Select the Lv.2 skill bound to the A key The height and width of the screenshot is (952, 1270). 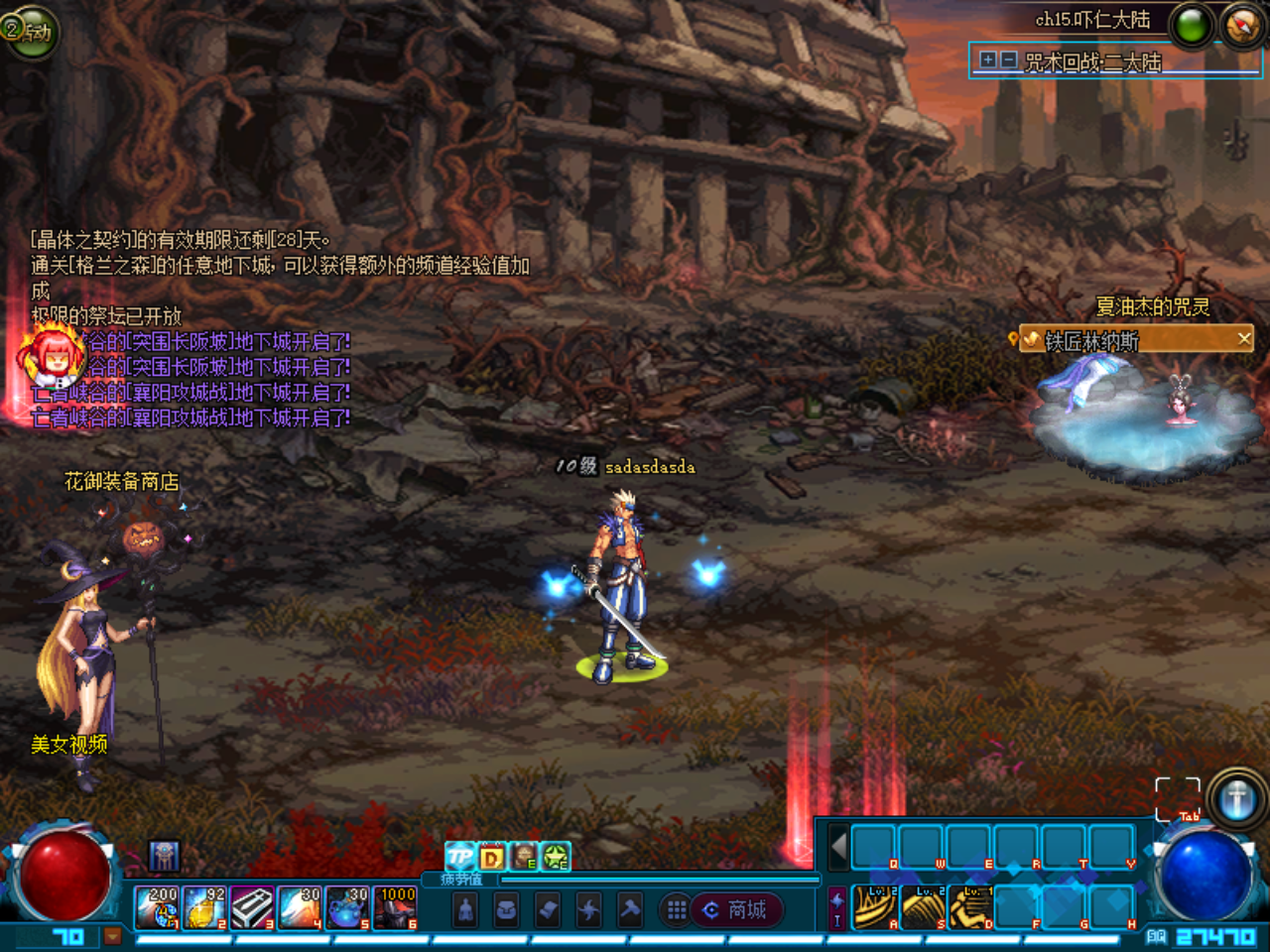coord(875,906)
